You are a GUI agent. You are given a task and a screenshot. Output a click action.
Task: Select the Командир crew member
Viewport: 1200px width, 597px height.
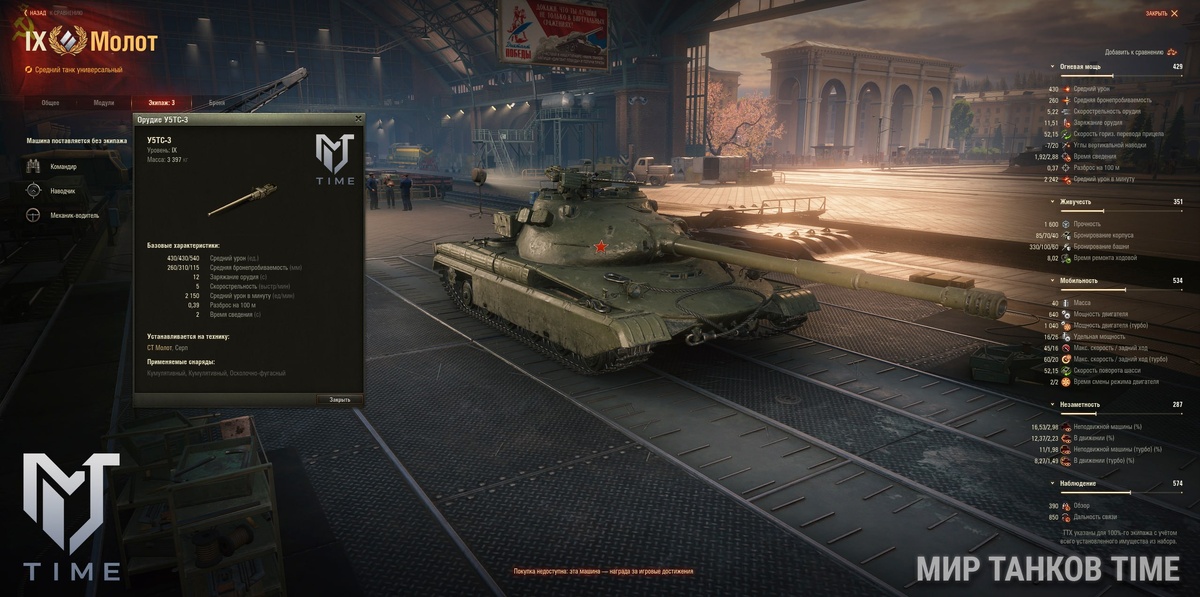coord(63,166)
